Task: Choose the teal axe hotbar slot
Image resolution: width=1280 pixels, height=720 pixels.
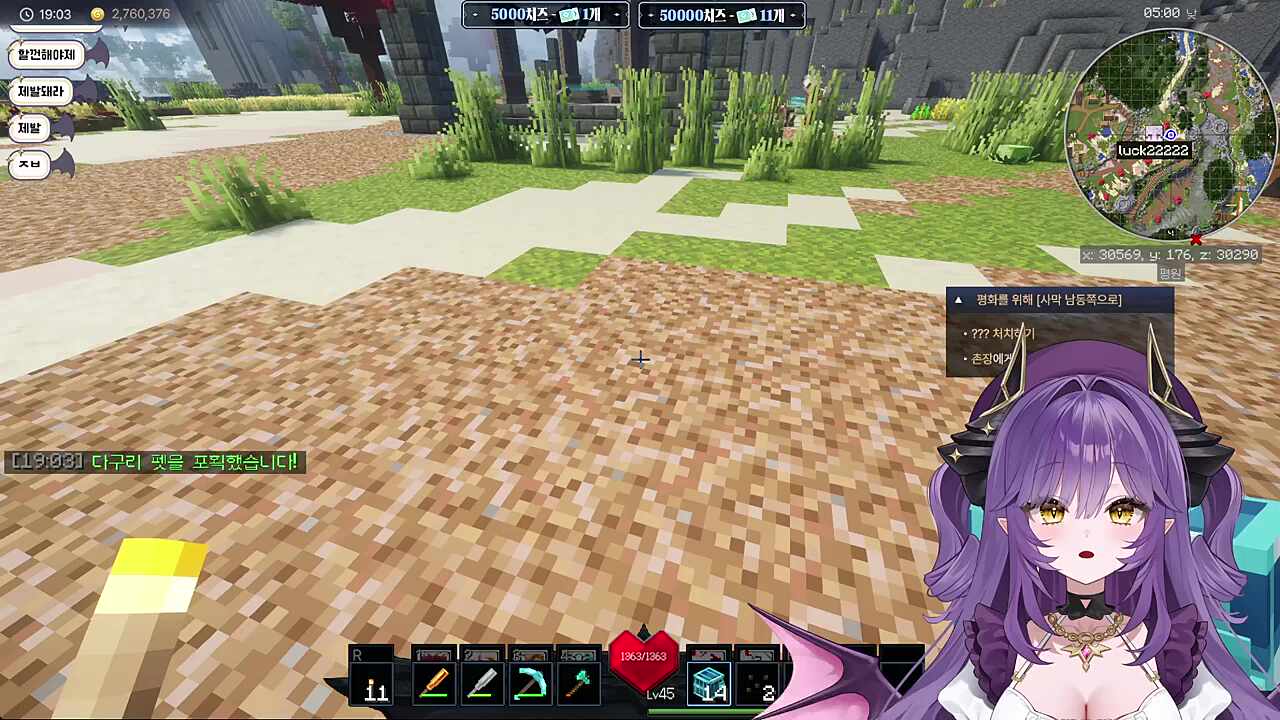Action: 577,684
